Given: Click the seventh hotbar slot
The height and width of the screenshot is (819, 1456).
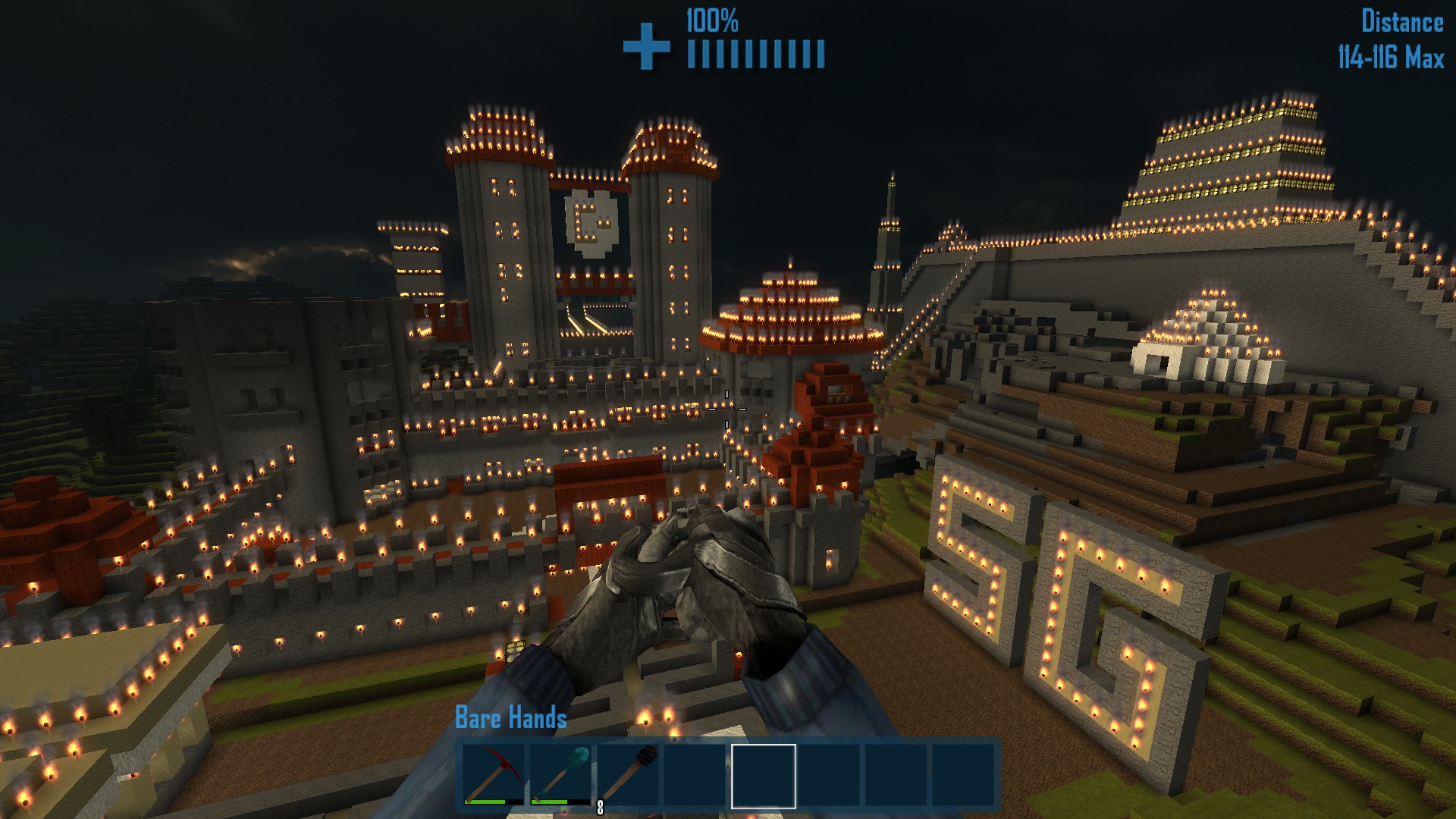Looking at the screenshot, I should [x=896, y=776].
